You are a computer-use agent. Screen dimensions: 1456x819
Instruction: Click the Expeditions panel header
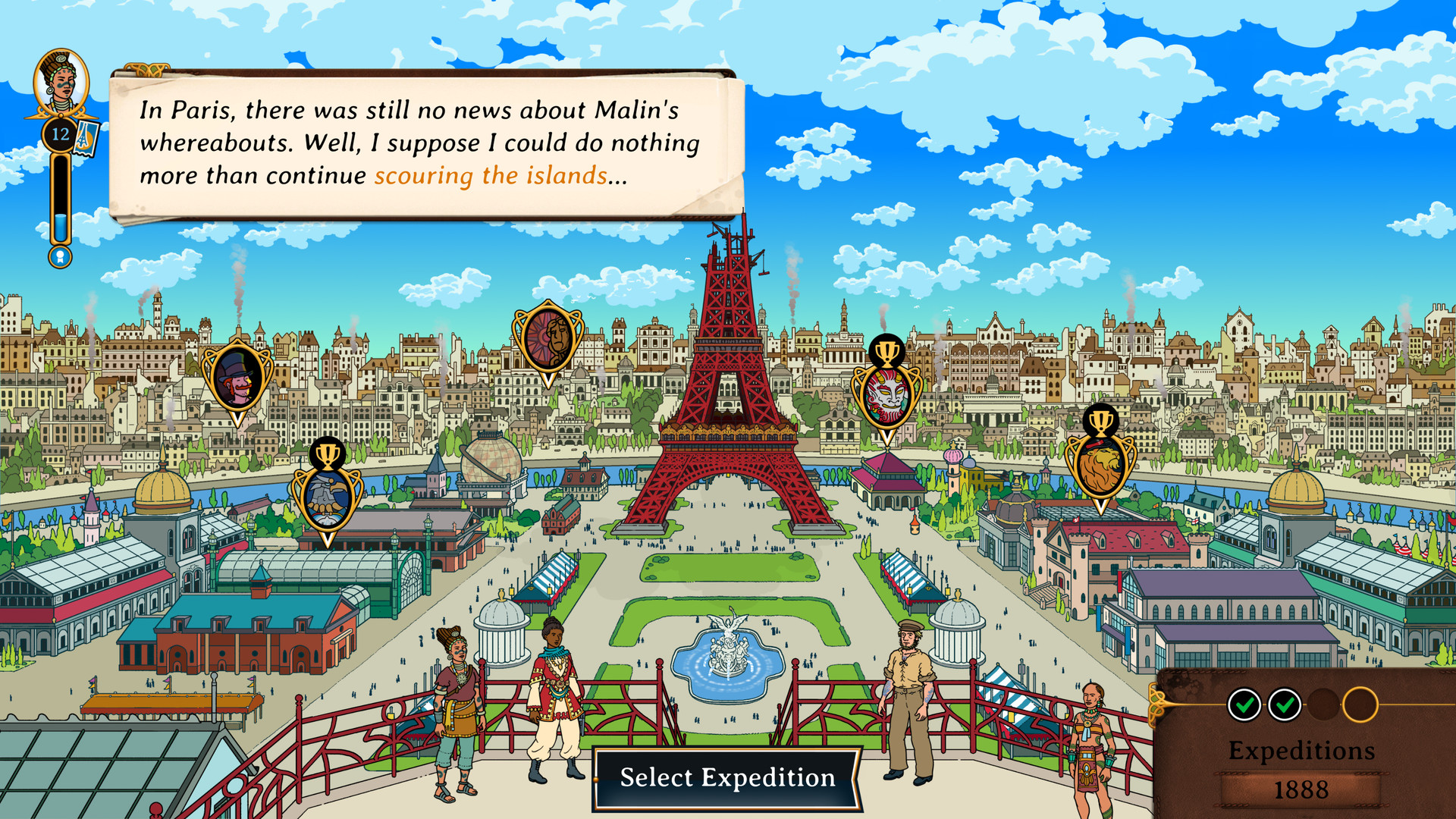click(1302, 751)
